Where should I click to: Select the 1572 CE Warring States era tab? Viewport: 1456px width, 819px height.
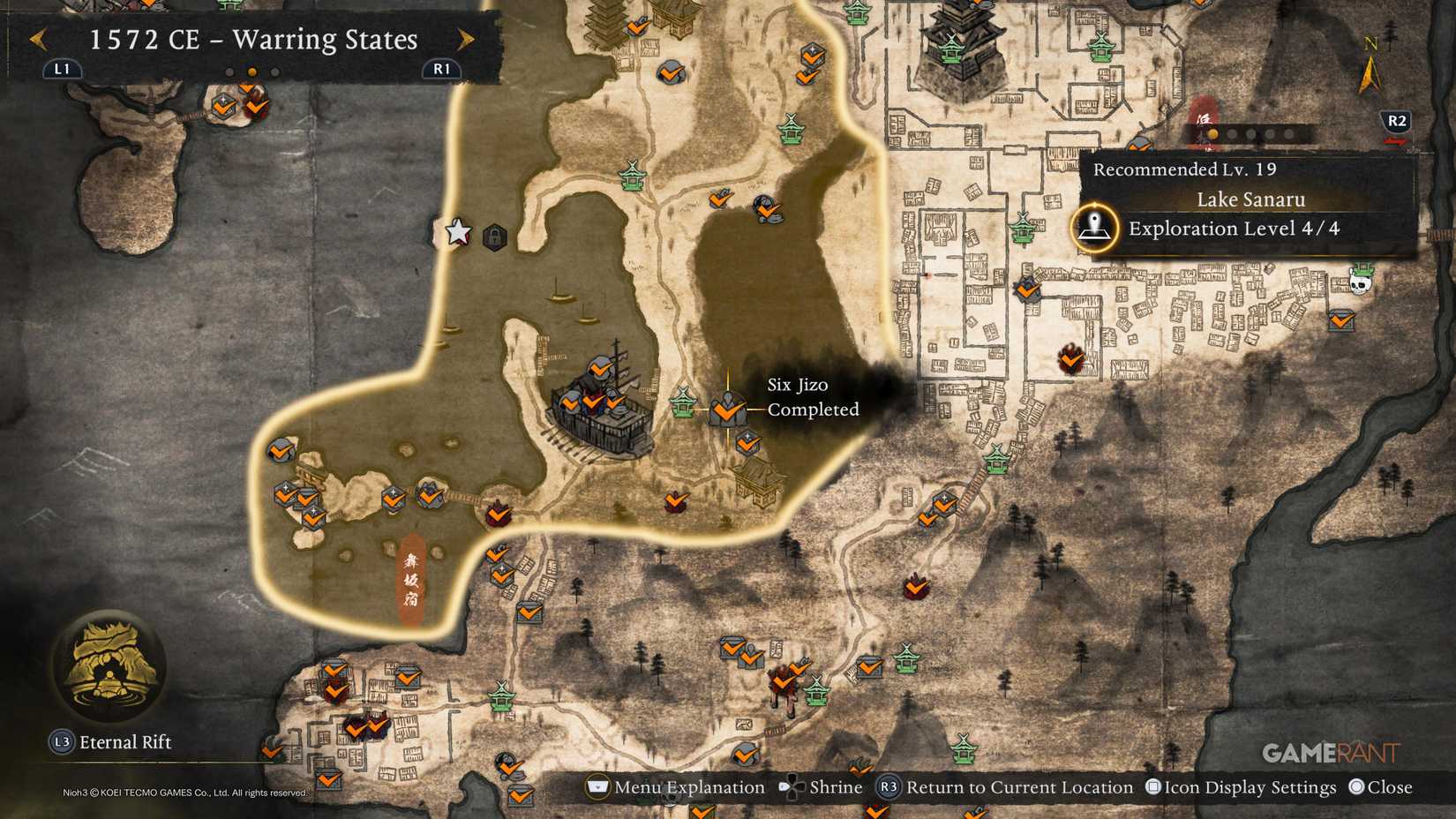251,40
